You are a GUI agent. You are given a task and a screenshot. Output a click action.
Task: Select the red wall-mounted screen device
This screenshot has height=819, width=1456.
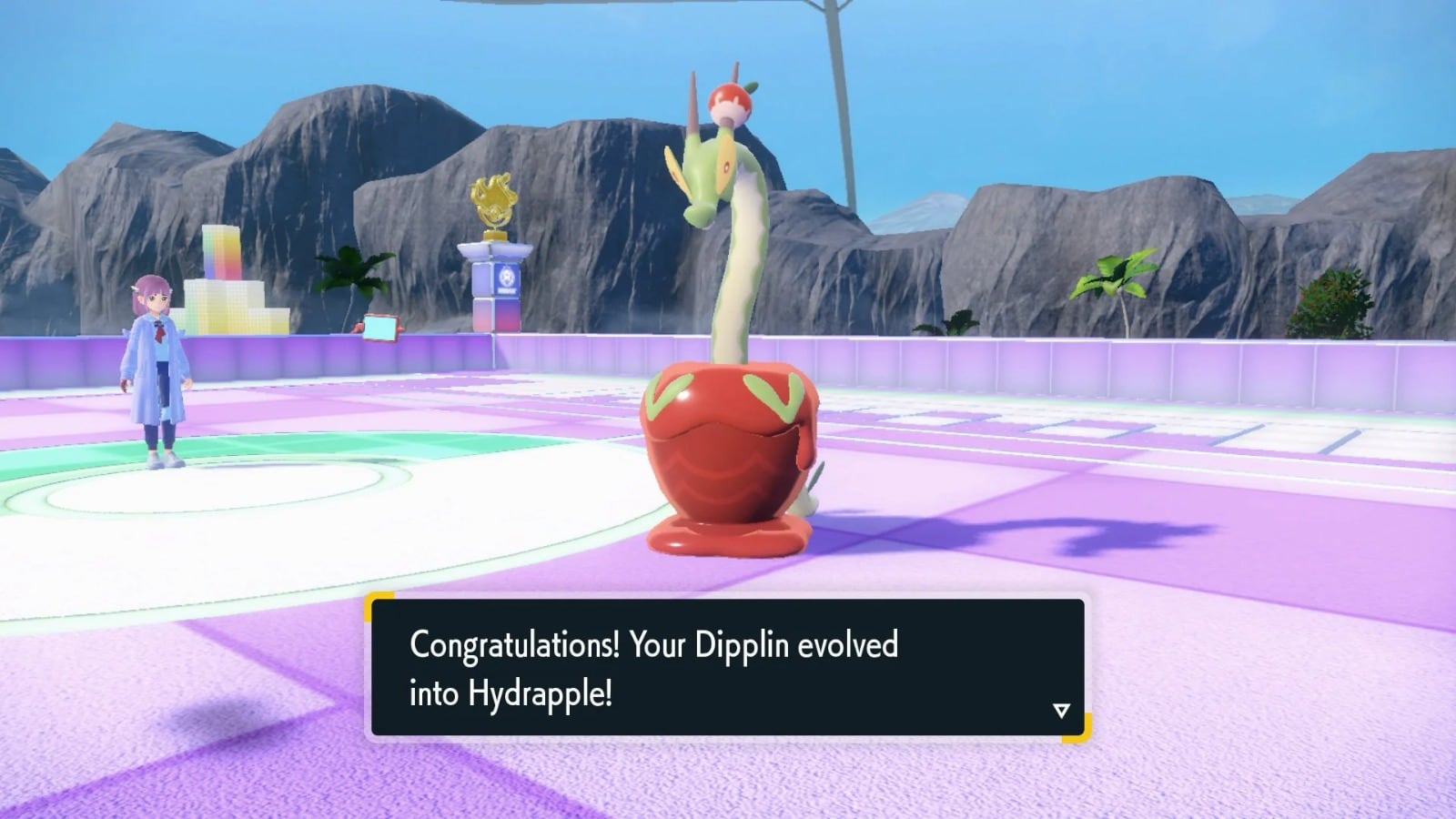tap(379, 328)
